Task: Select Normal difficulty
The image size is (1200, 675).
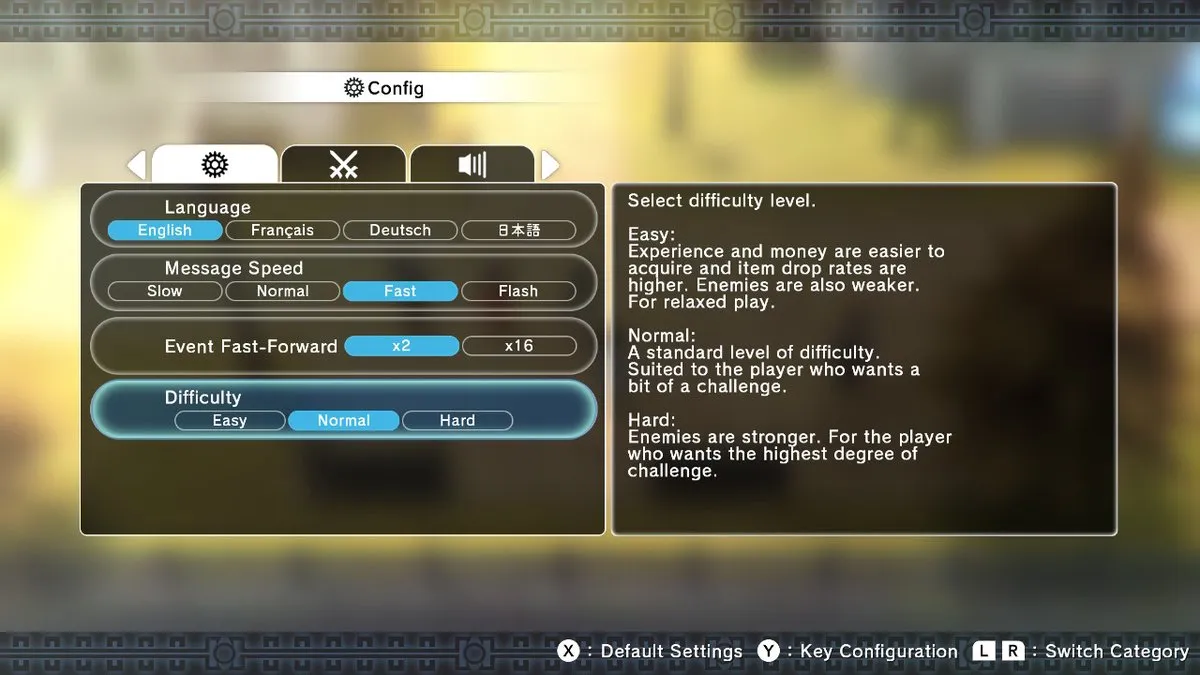Action: (x=344, y=421)
